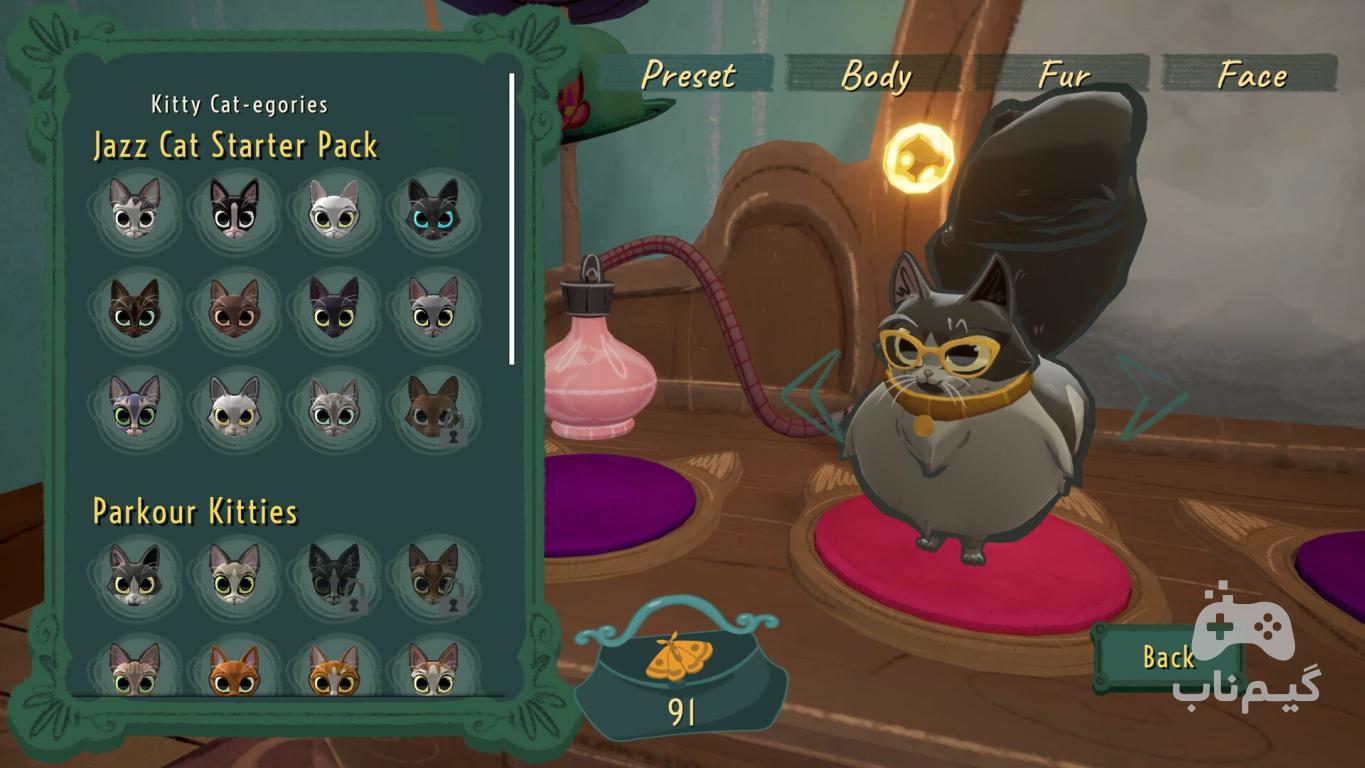Choose the first grey Parkour Kitties cat

[135, 574]
